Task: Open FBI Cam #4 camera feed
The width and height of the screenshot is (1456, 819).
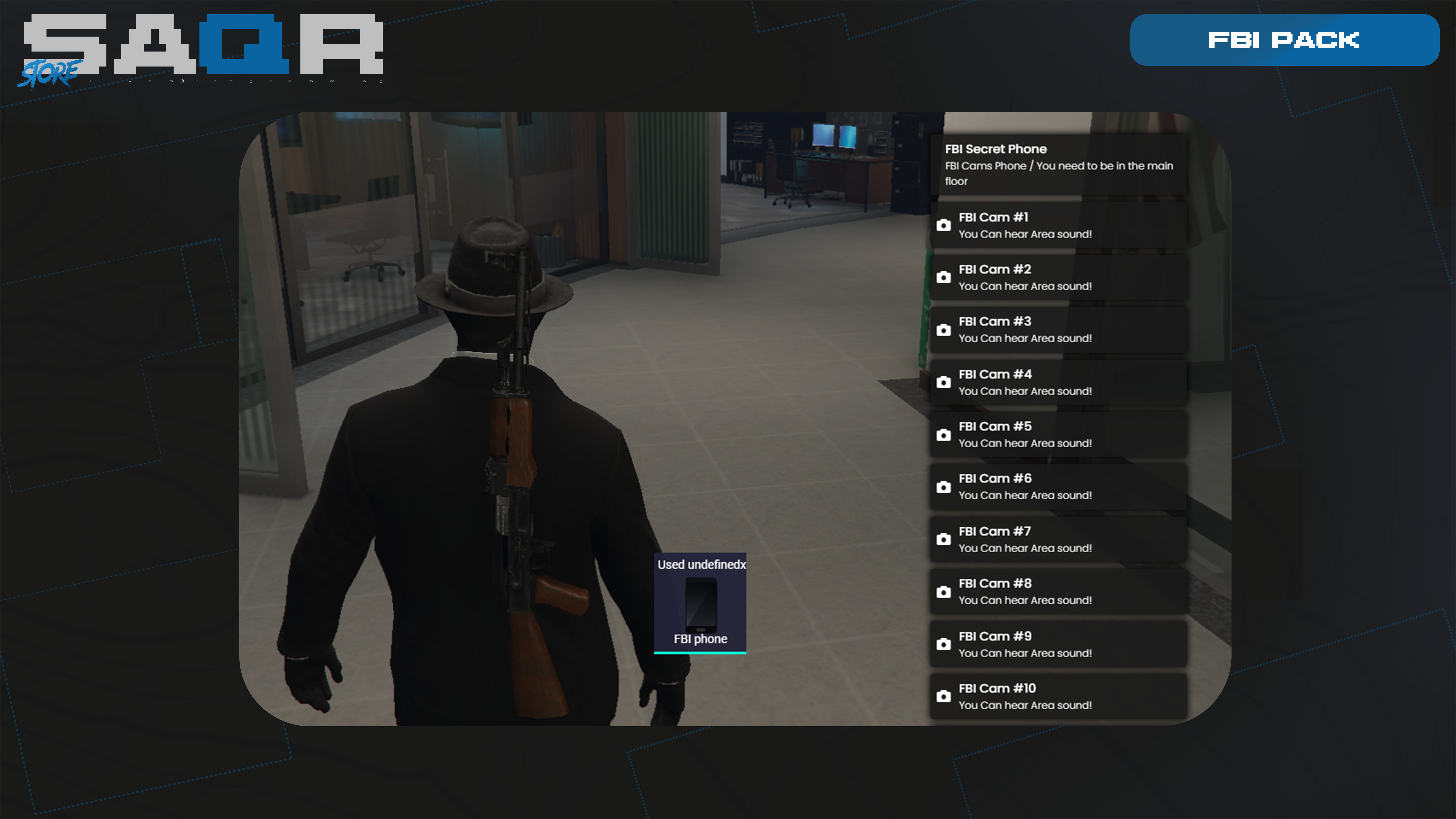Action: 1057,382
